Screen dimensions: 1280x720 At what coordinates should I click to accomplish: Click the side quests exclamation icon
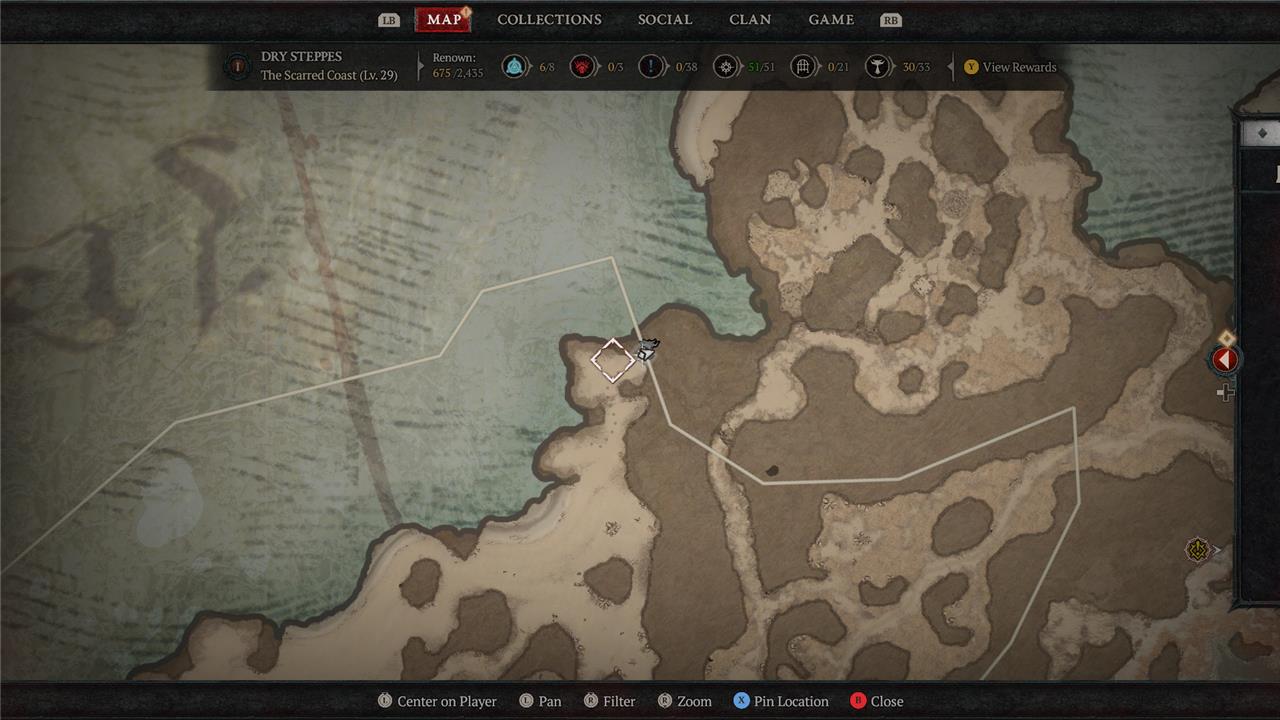(651, 67)
